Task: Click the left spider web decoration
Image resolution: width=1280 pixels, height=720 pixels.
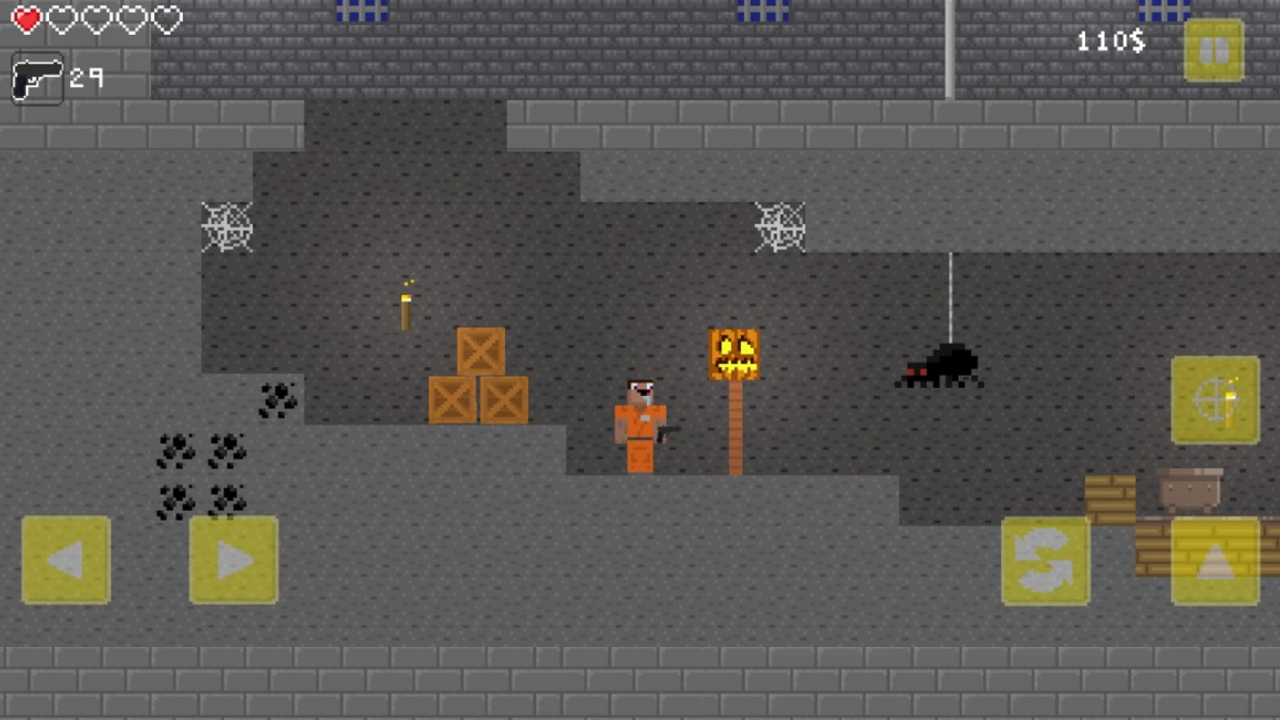Action: pyautogui.click(x=227, y=228)
